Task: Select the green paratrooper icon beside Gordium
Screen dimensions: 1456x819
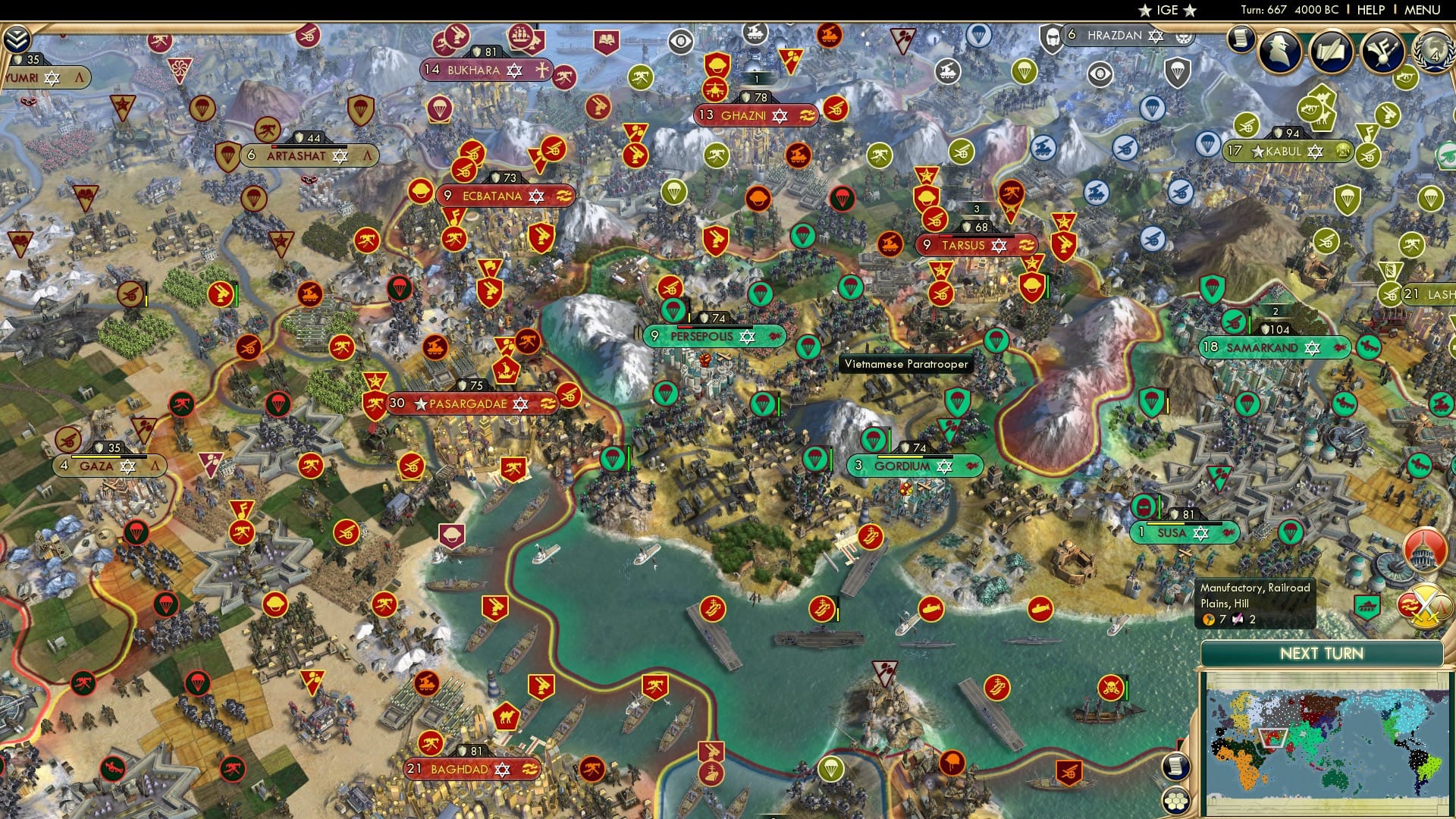Action: [817, 459]
